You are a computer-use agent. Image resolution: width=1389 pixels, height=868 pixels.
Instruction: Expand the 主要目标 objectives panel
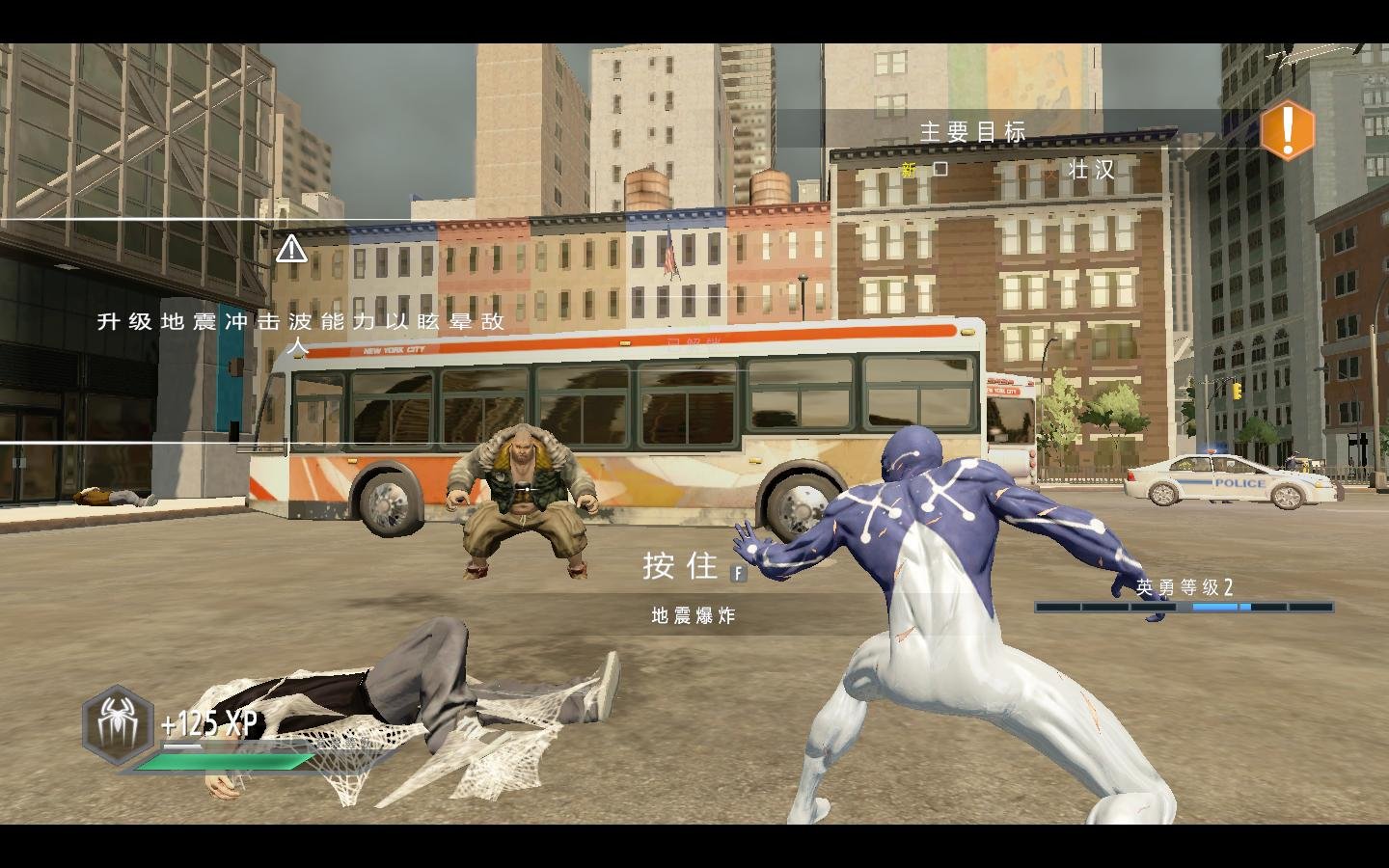[x=973, y=132]
